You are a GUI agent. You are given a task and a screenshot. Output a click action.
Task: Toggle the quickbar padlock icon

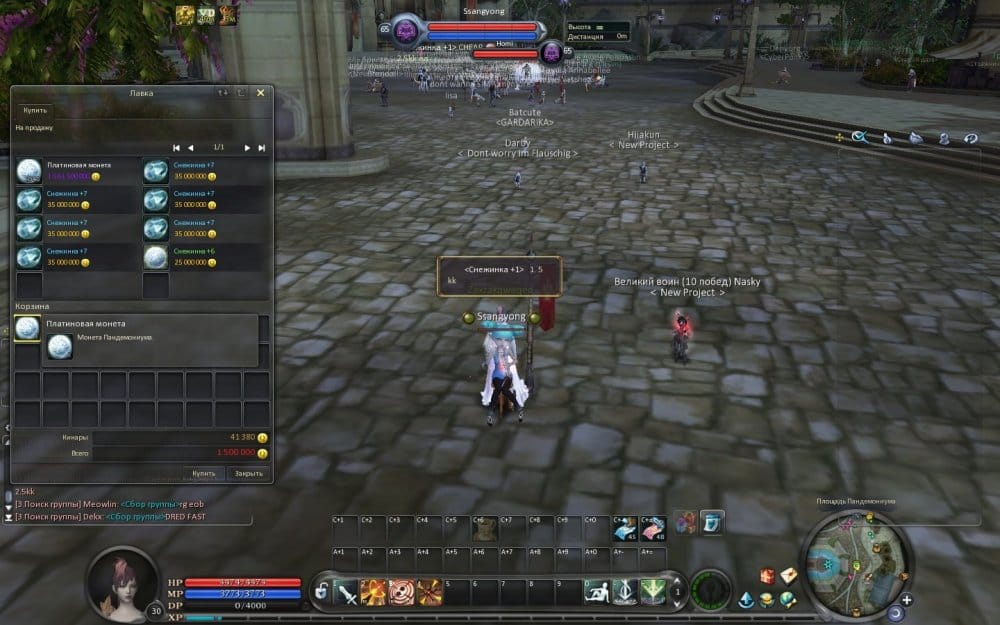pyautogui.click(x=321, y=592)
